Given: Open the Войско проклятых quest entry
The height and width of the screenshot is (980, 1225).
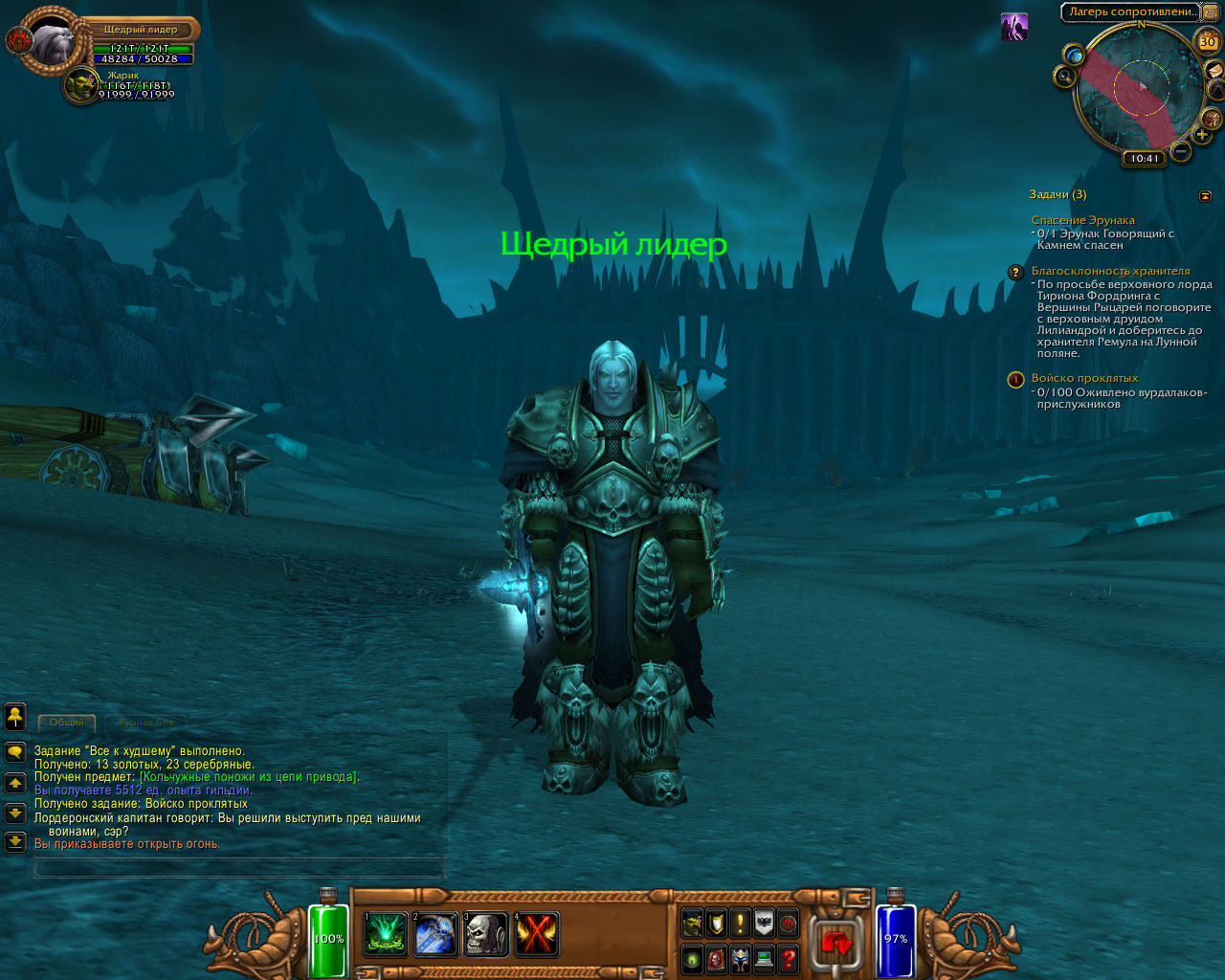Looking at the screenshot, I should (1084, 379).
